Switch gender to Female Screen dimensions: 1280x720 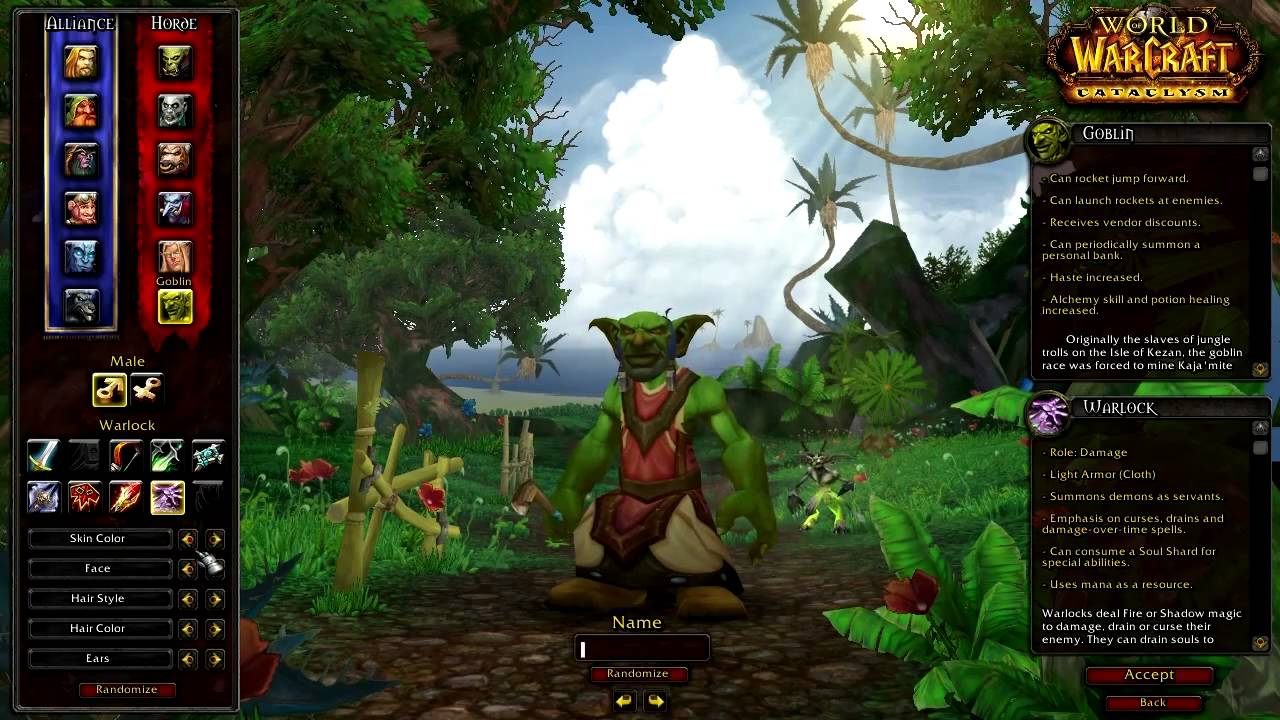[146, 390]
